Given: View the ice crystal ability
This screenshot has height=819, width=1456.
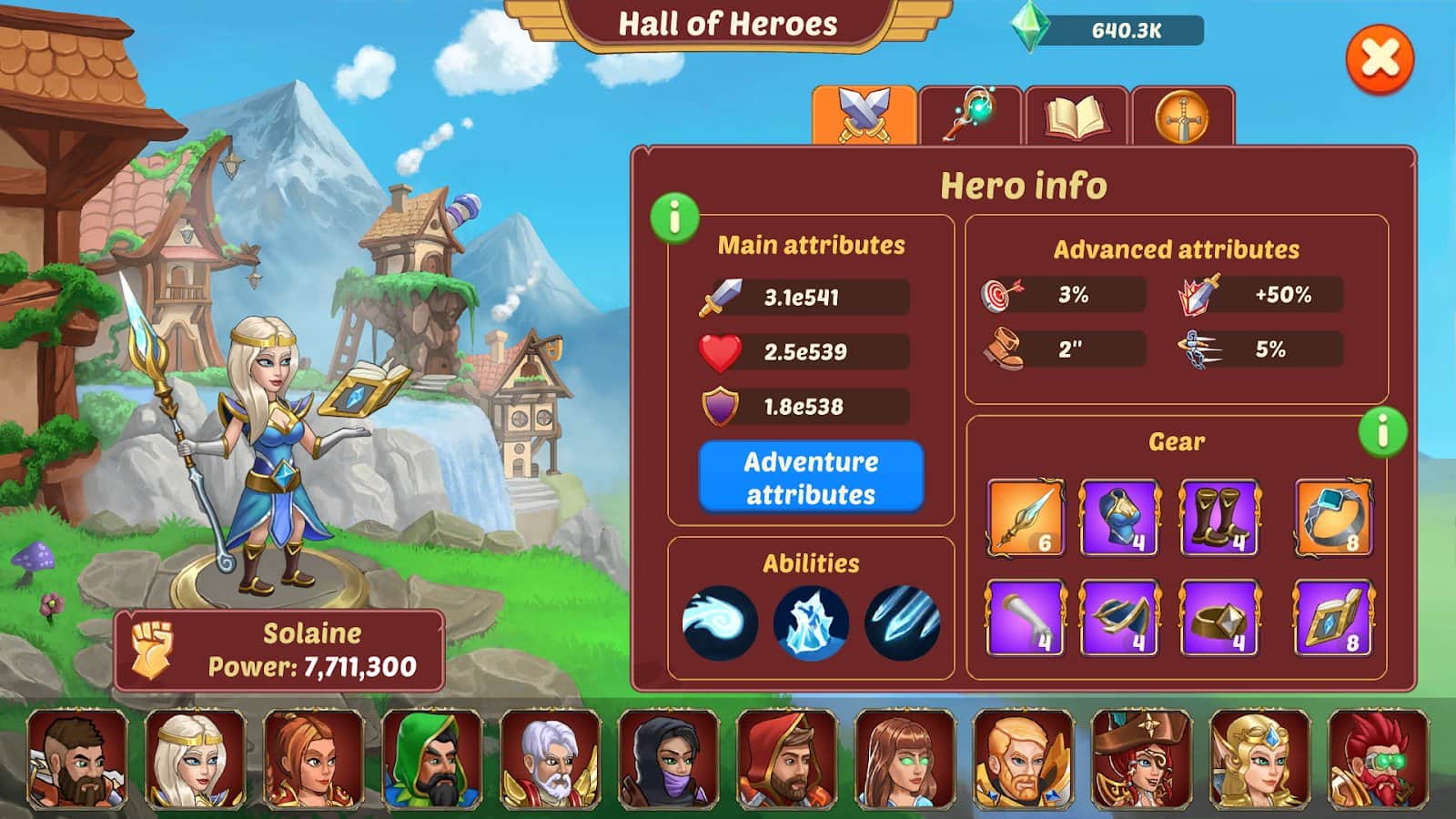Looking at the screenshot, I should [x=811, y=622].
